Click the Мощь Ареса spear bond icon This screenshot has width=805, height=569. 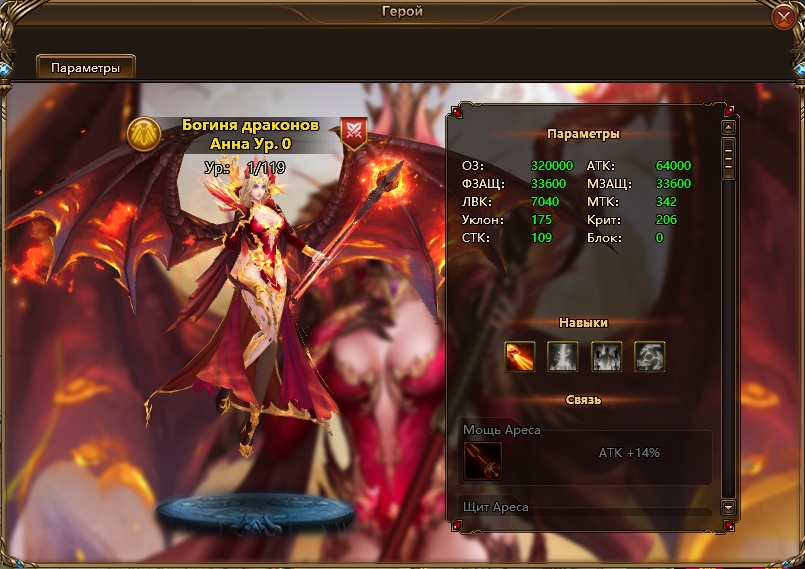pyautogui.click(x=483, y=461)
